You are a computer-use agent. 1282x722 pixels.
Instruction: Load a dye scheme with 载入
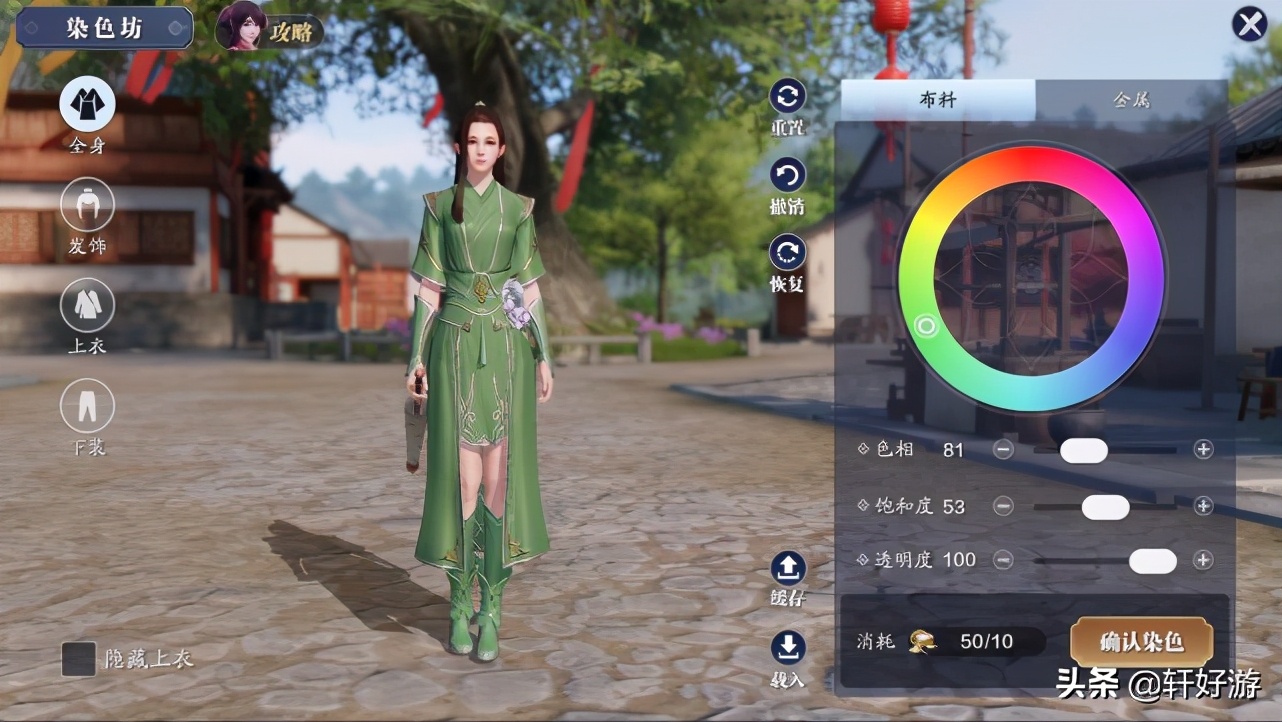click(x=787, y=648)
